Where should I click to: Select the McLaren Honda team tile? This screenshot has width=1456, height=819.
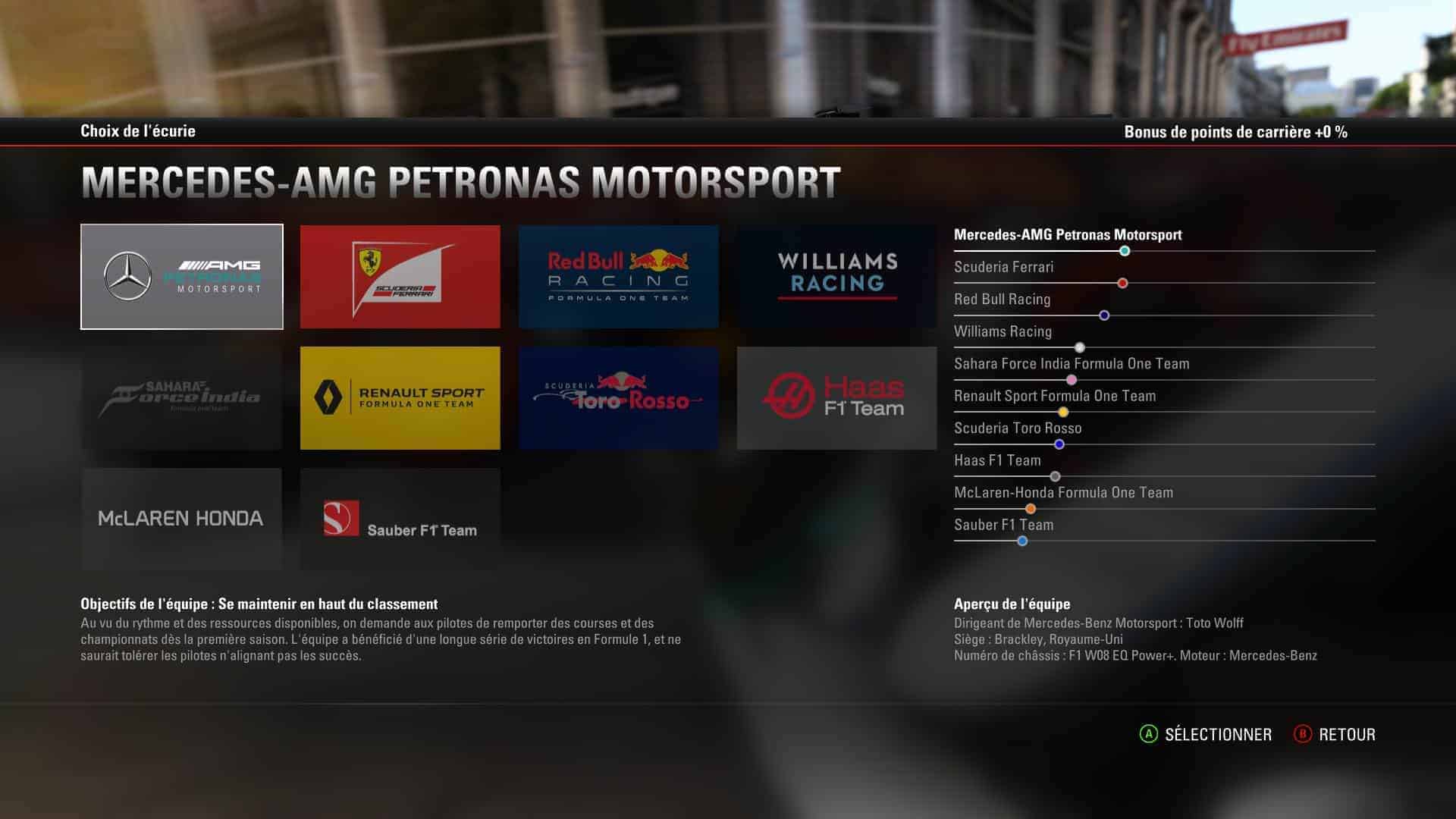182,519
